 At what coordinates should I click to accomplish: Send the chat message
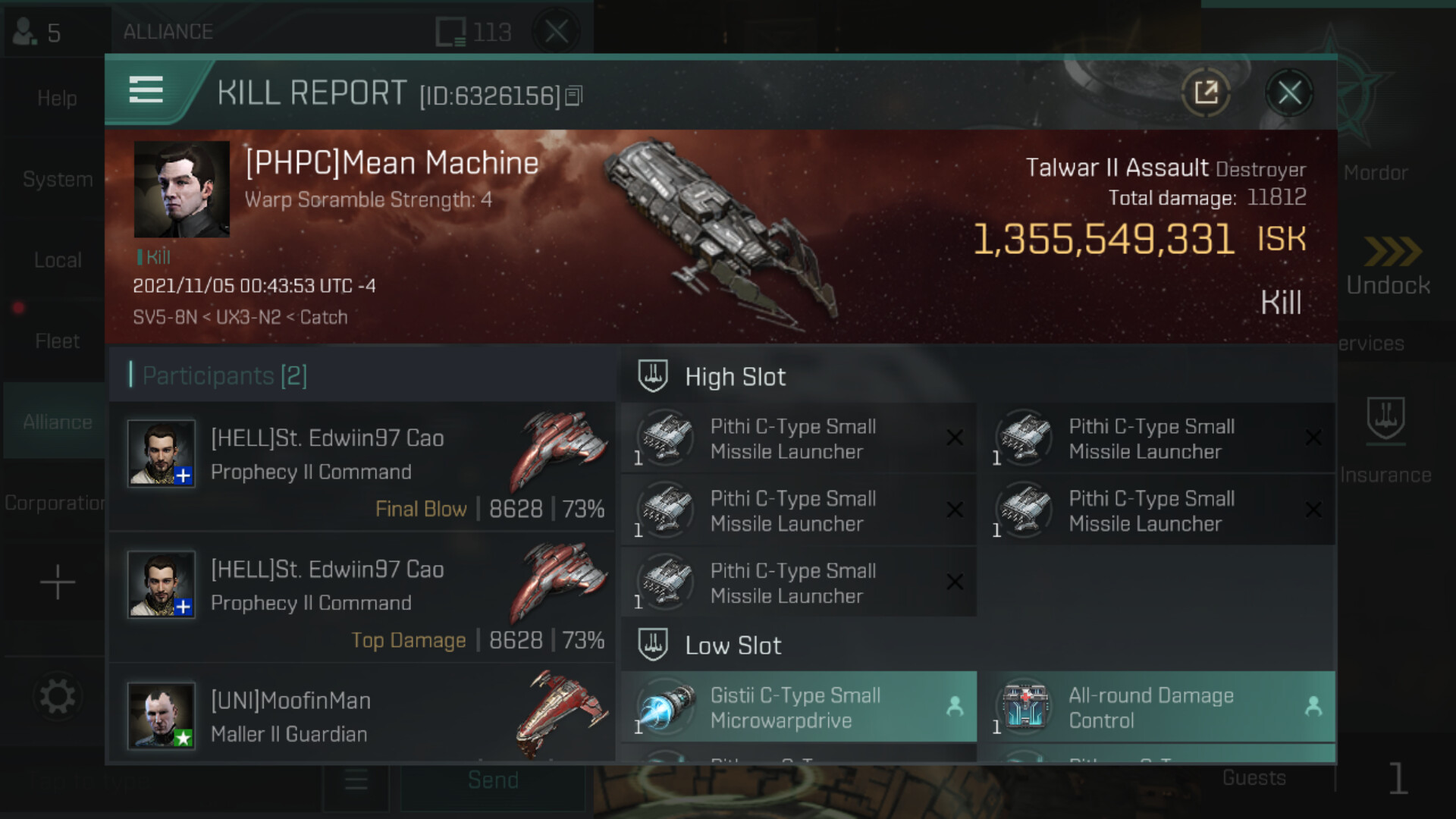[493, 780]
